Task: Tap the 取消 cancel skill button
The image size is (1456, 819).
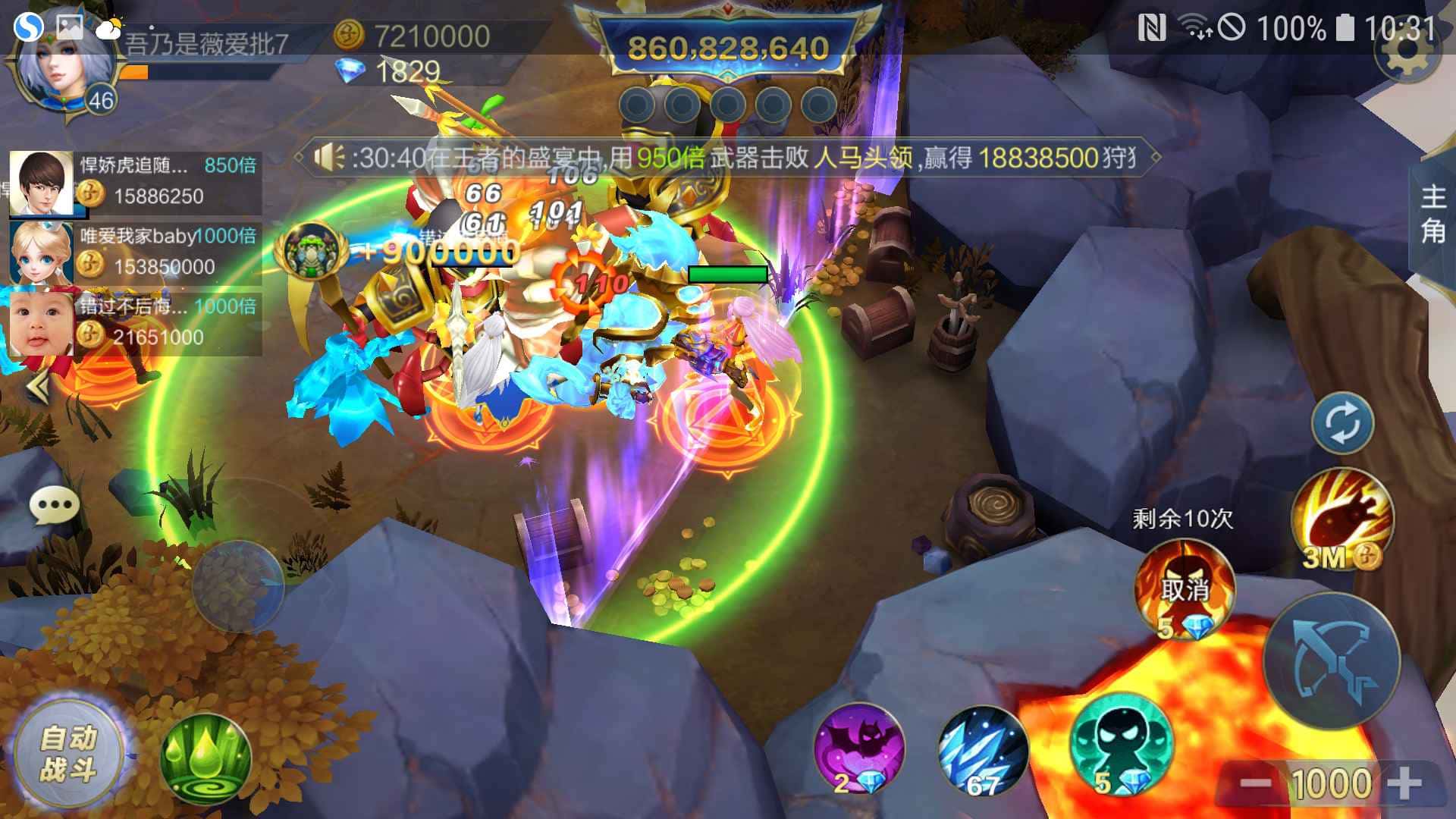Action: [1184, 588]
